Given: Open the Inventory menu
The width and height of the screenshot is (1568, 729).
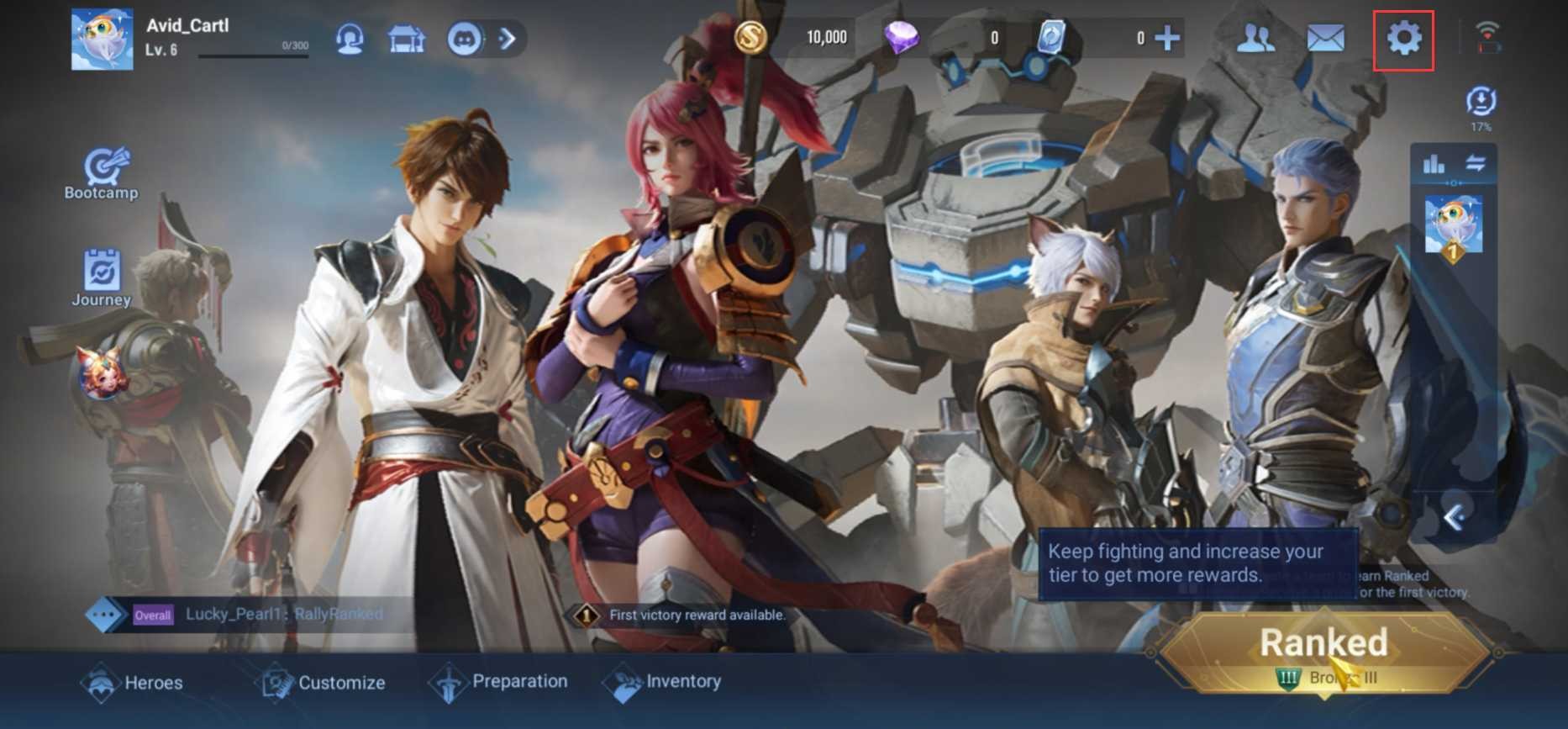Looking at the screenshot, I should [x=663, y=682].
